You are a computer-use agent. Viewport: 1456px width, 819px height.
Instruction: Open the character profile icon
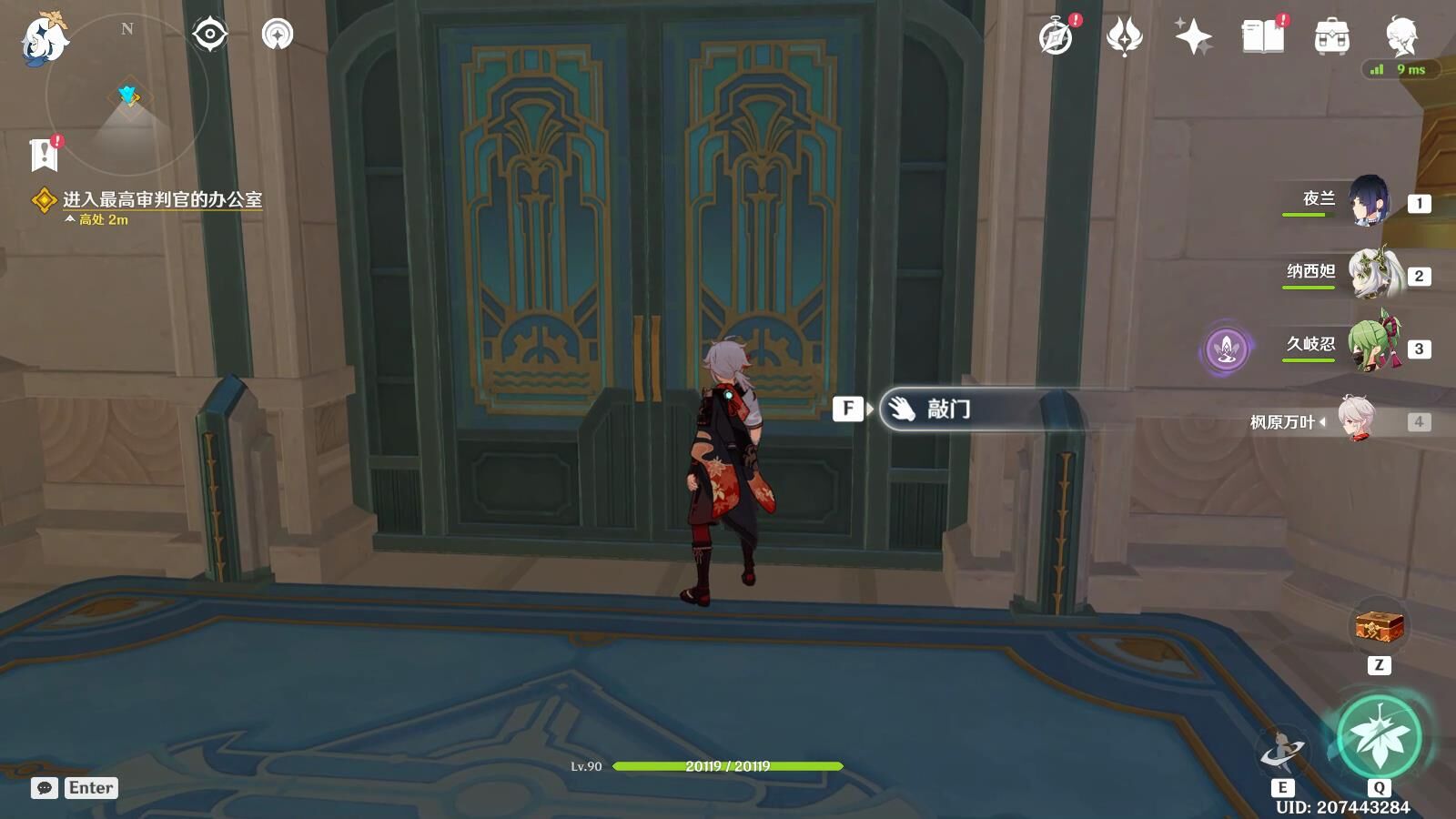point(1400,37)
